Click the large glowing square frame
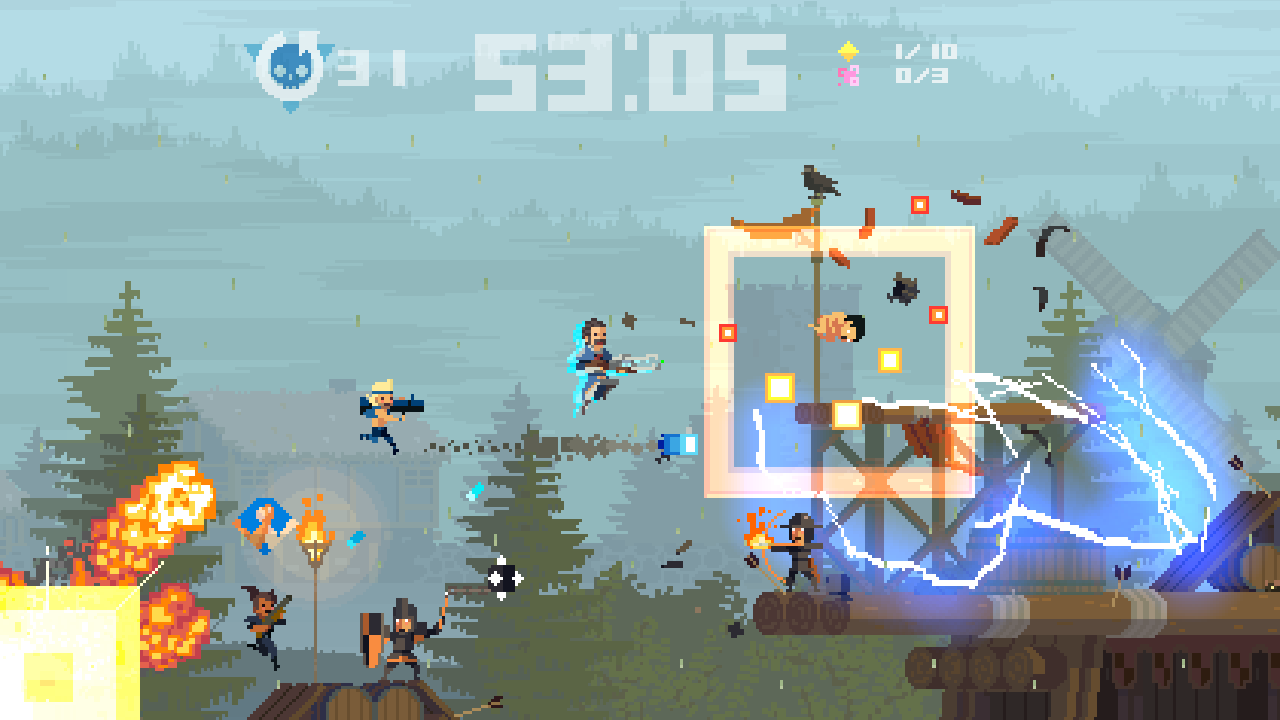 [840, 360]
